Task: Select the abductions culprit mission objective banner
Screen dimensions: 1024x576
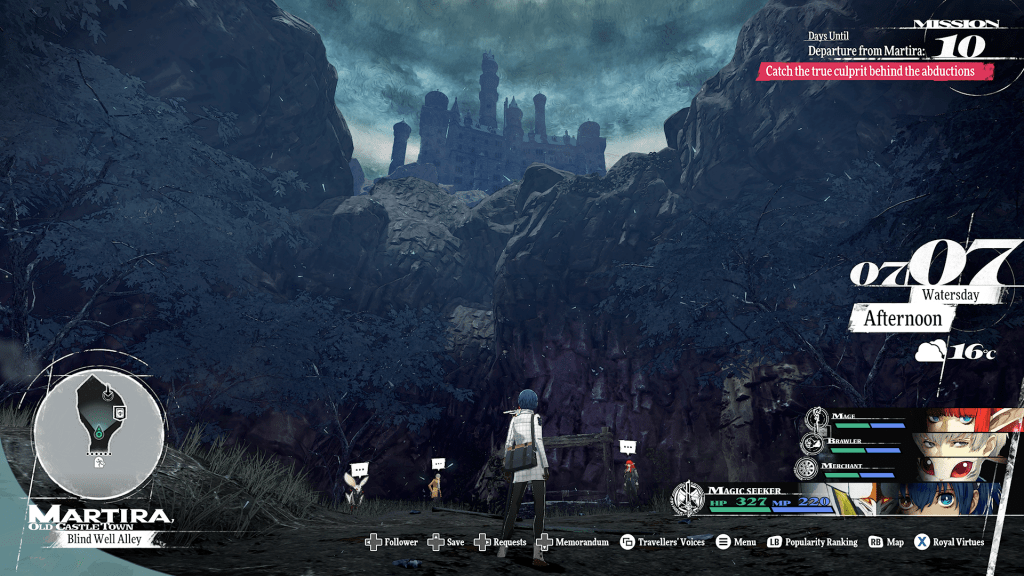Action: pyautogui.click(x=878, y=71)
